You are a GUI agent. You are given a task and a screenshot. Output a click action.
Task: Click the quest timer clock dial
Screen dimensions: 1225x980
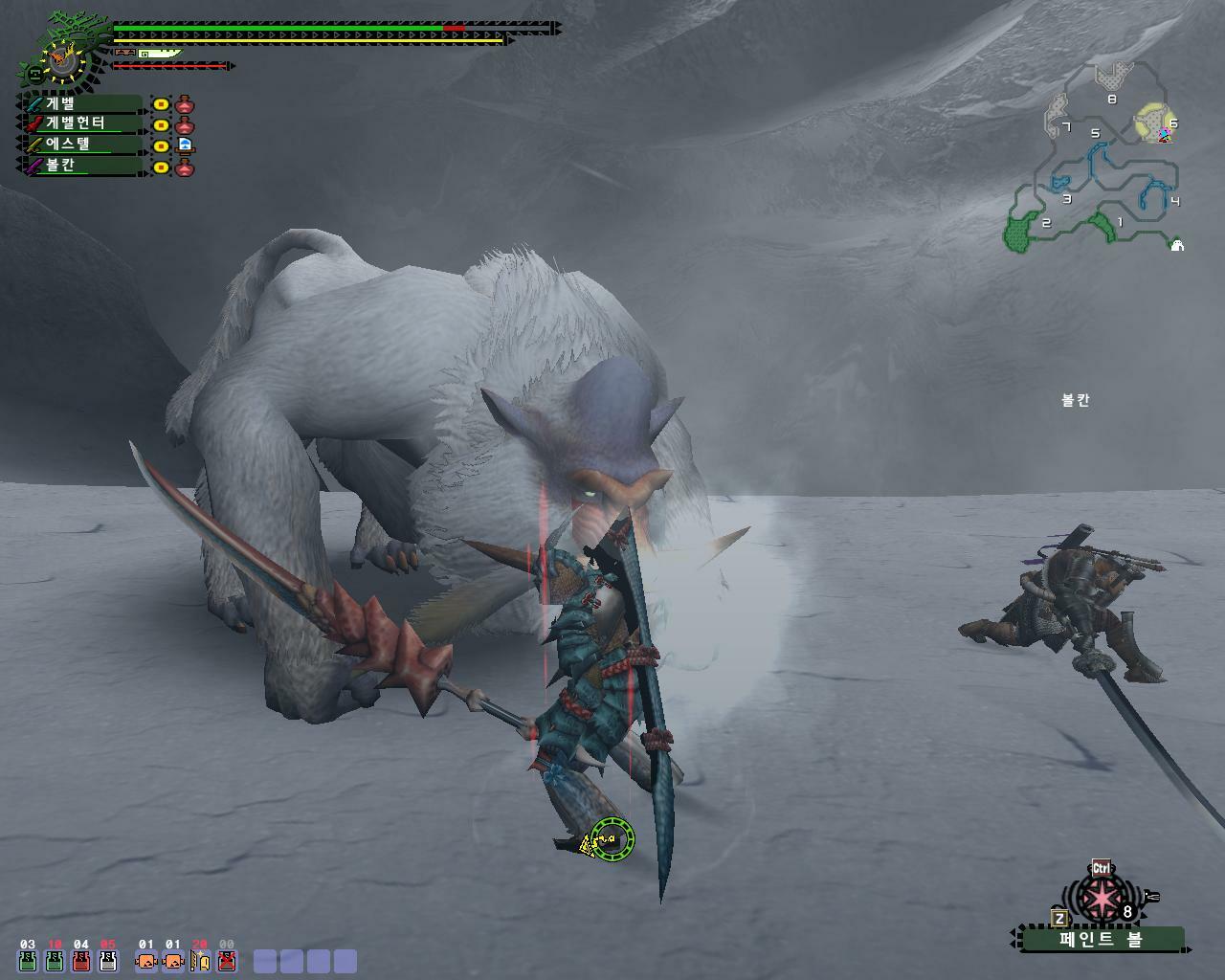pos(63,61)
